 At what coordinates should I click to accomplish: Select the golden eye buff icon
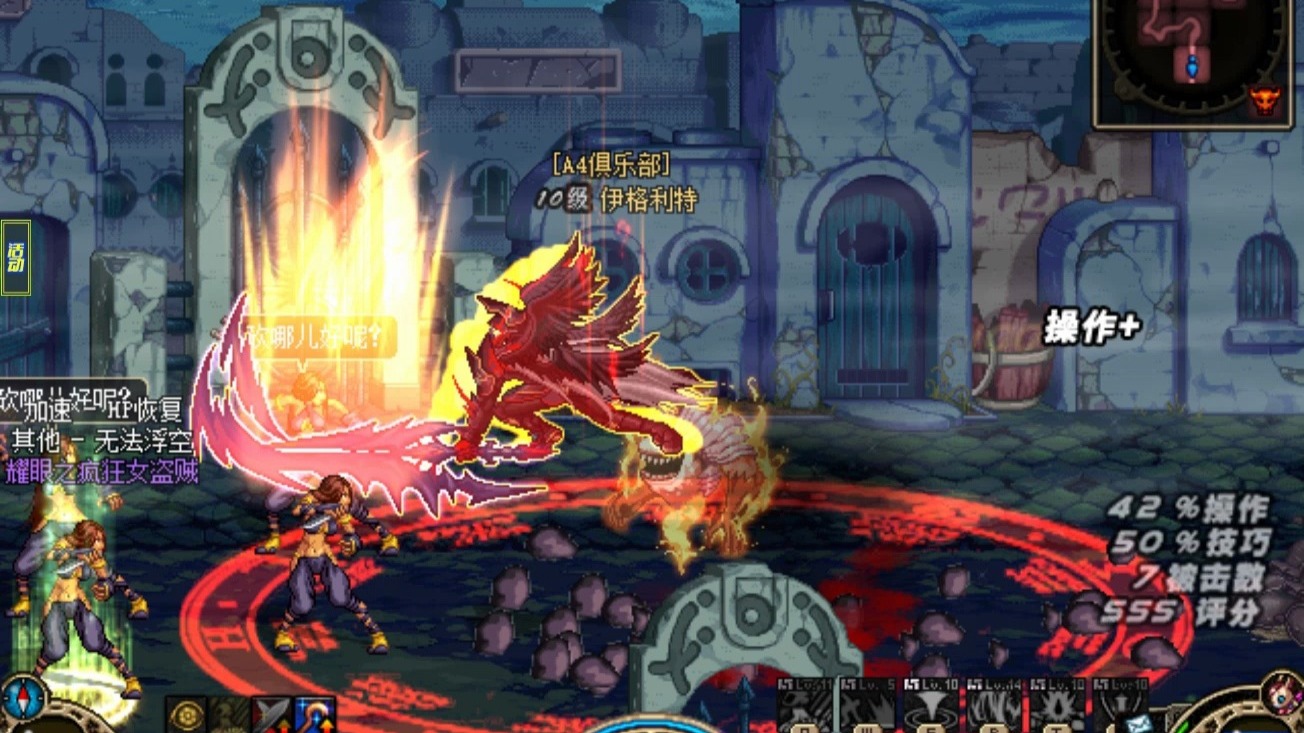pos(186,714)
